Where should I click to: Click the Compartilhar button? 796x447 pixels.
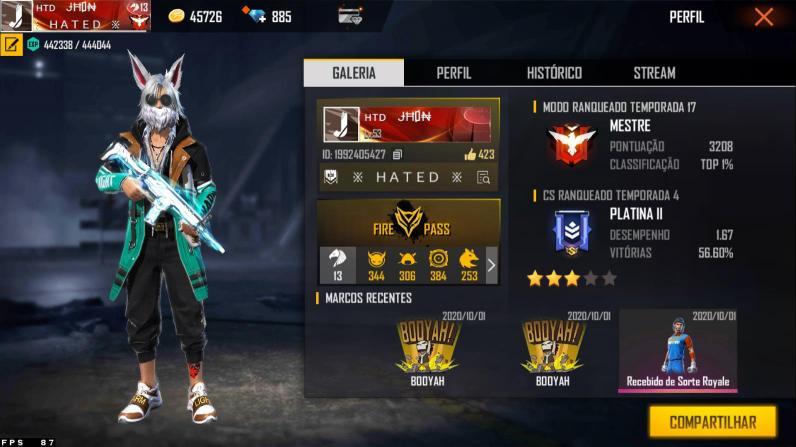tap(712, 421)
